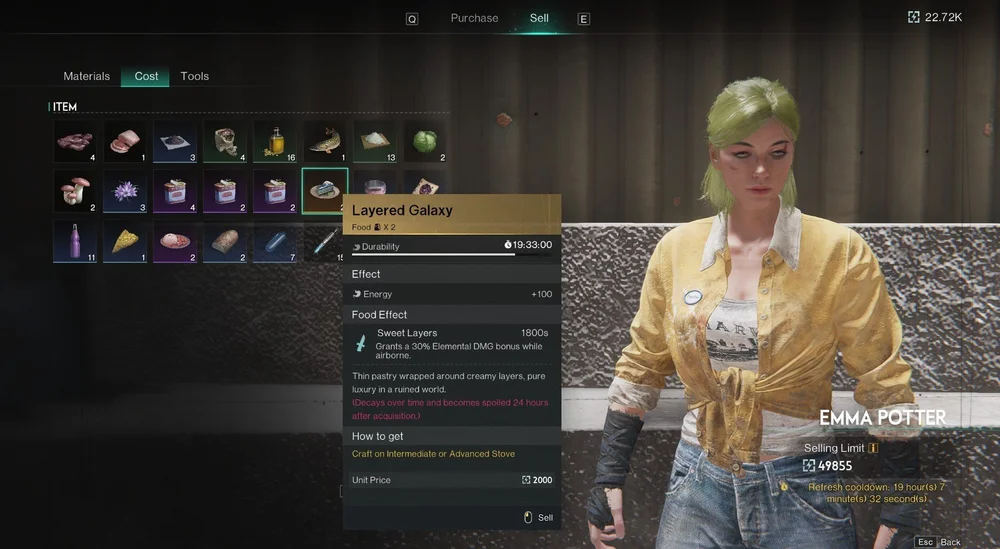The image size is (1000, 549).
Task: Switch to the Purchase tab
Action: click(x=474, y=18)
